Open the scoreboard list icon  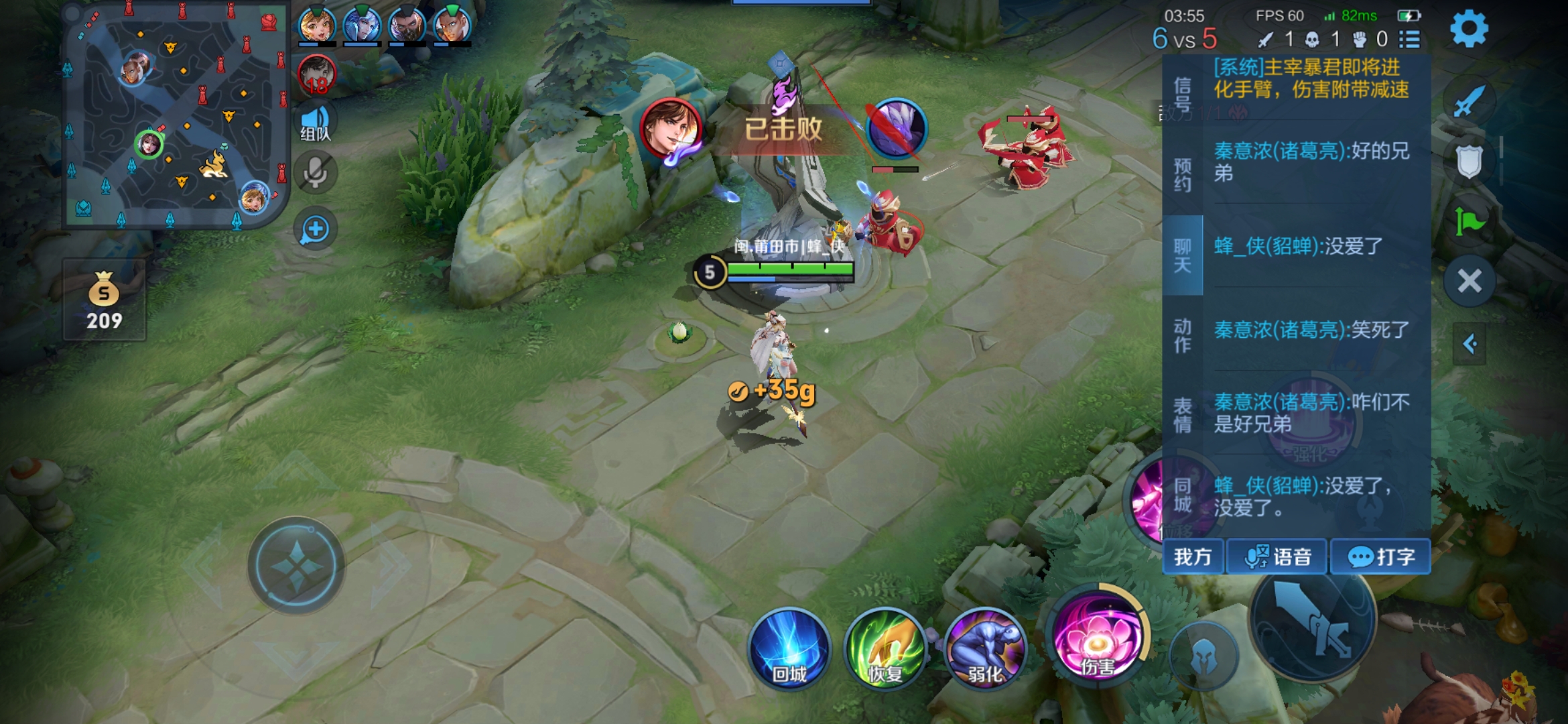pyautogui.click(x=1410, y=40)
